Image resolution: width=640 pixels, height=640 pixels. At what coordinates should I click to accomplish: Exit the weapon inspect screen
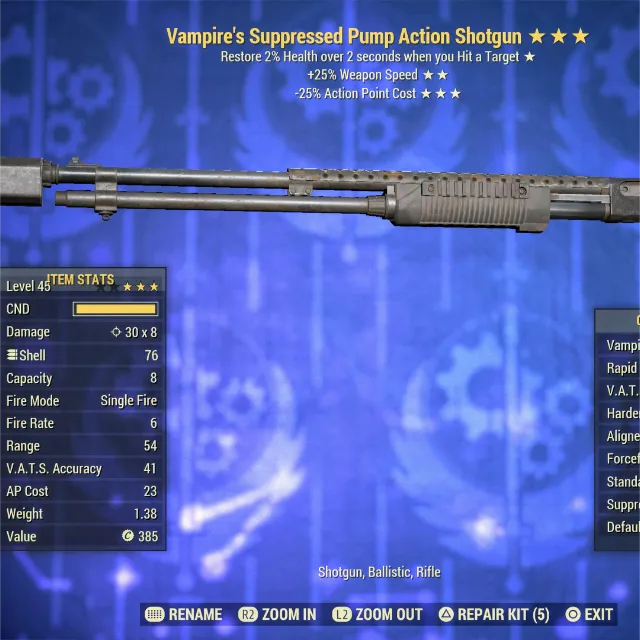click(589, 614)
